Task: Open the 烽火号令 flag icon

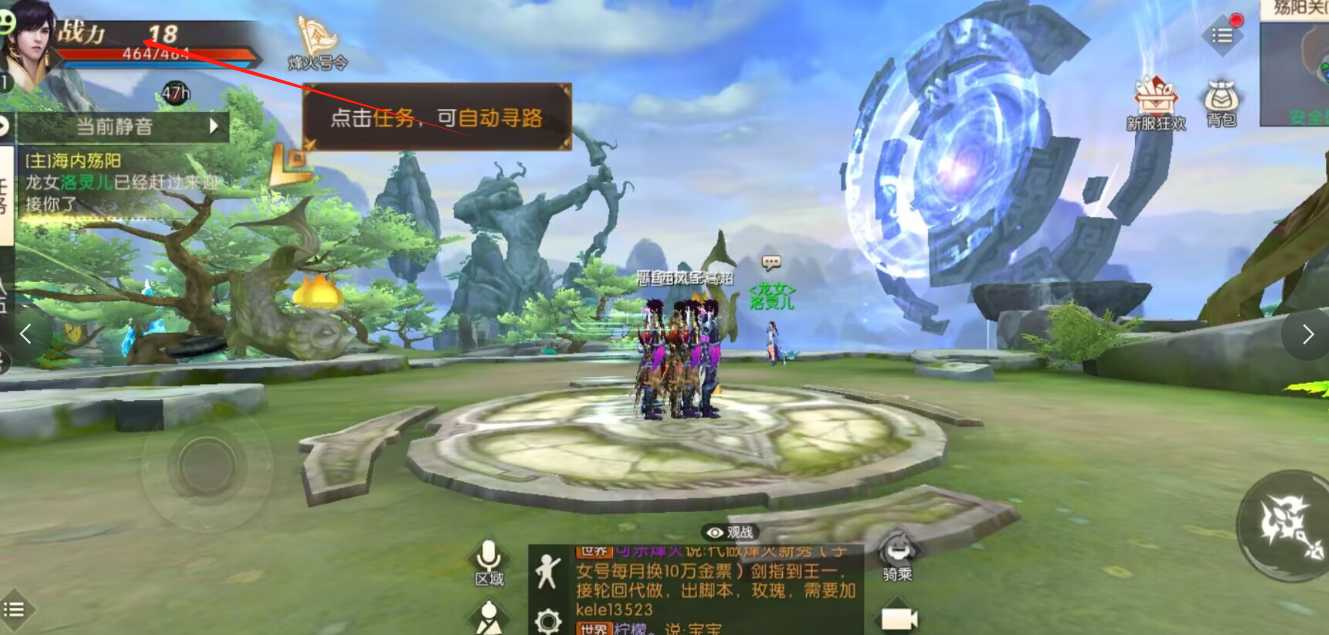Action: (317, 43)
